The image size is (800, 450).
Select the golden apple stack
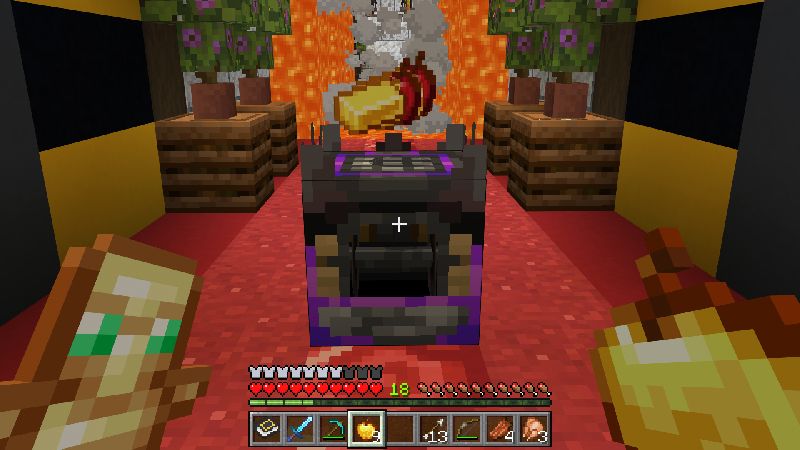pyautogui.click(x=365, y=429)
